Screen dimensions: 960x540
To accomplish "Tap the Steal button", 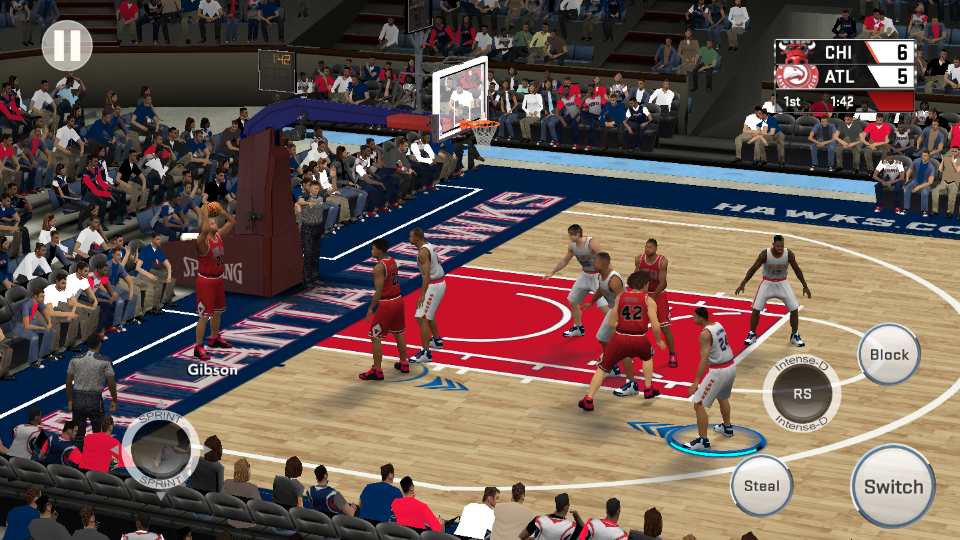I will coord(761,486).
